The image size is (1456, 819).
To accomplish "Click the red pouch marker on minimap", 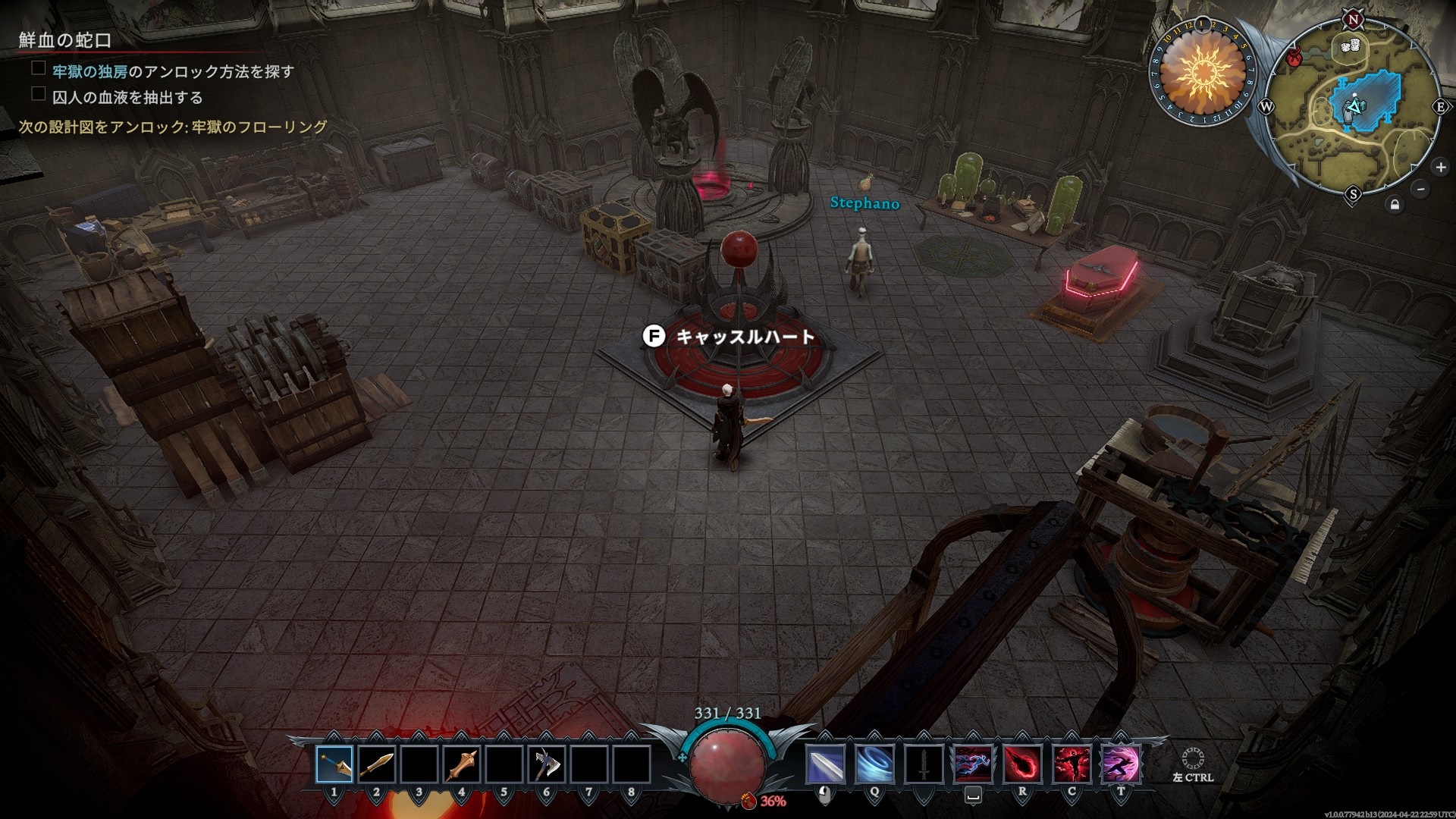I will click(x=1294, y=56).
